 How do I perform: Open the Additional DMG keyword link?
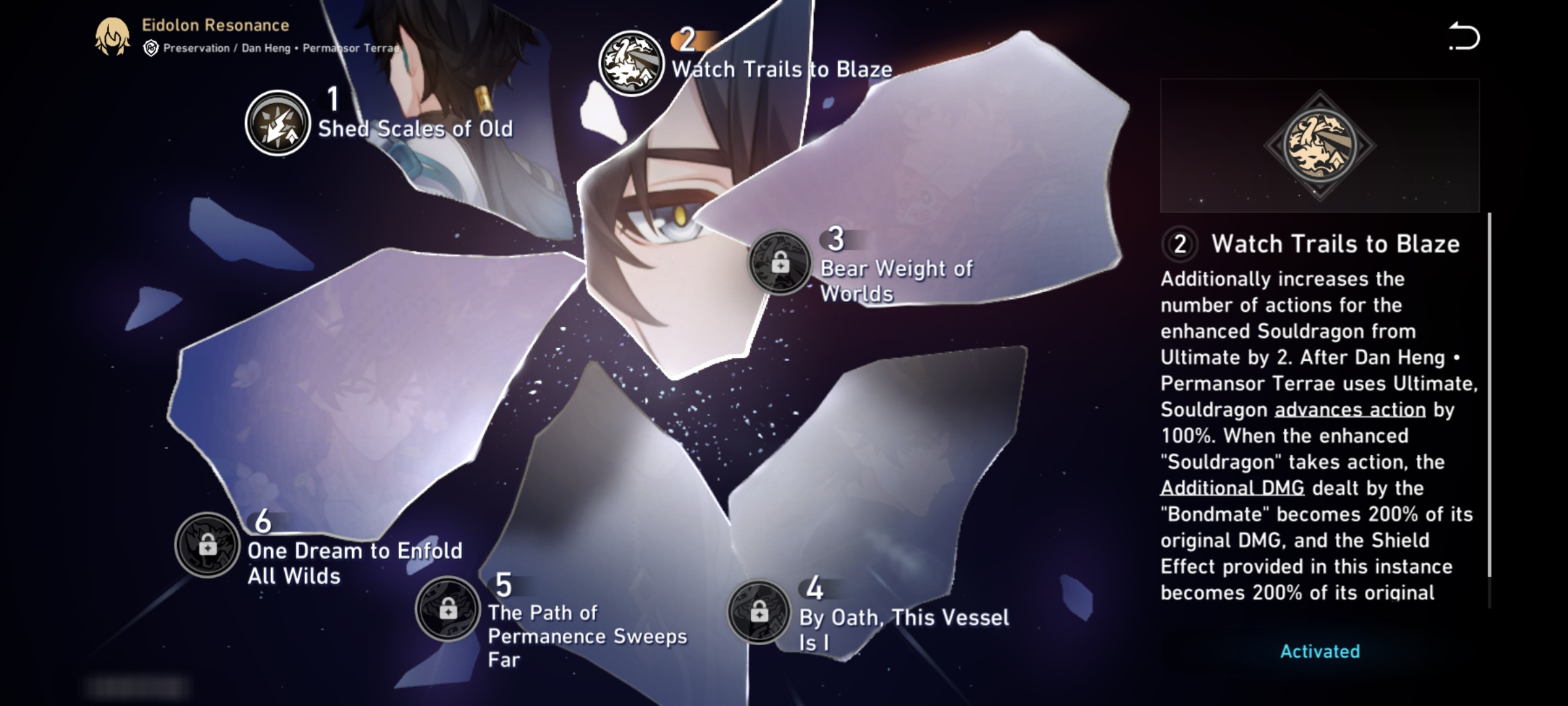[1232, 488]
